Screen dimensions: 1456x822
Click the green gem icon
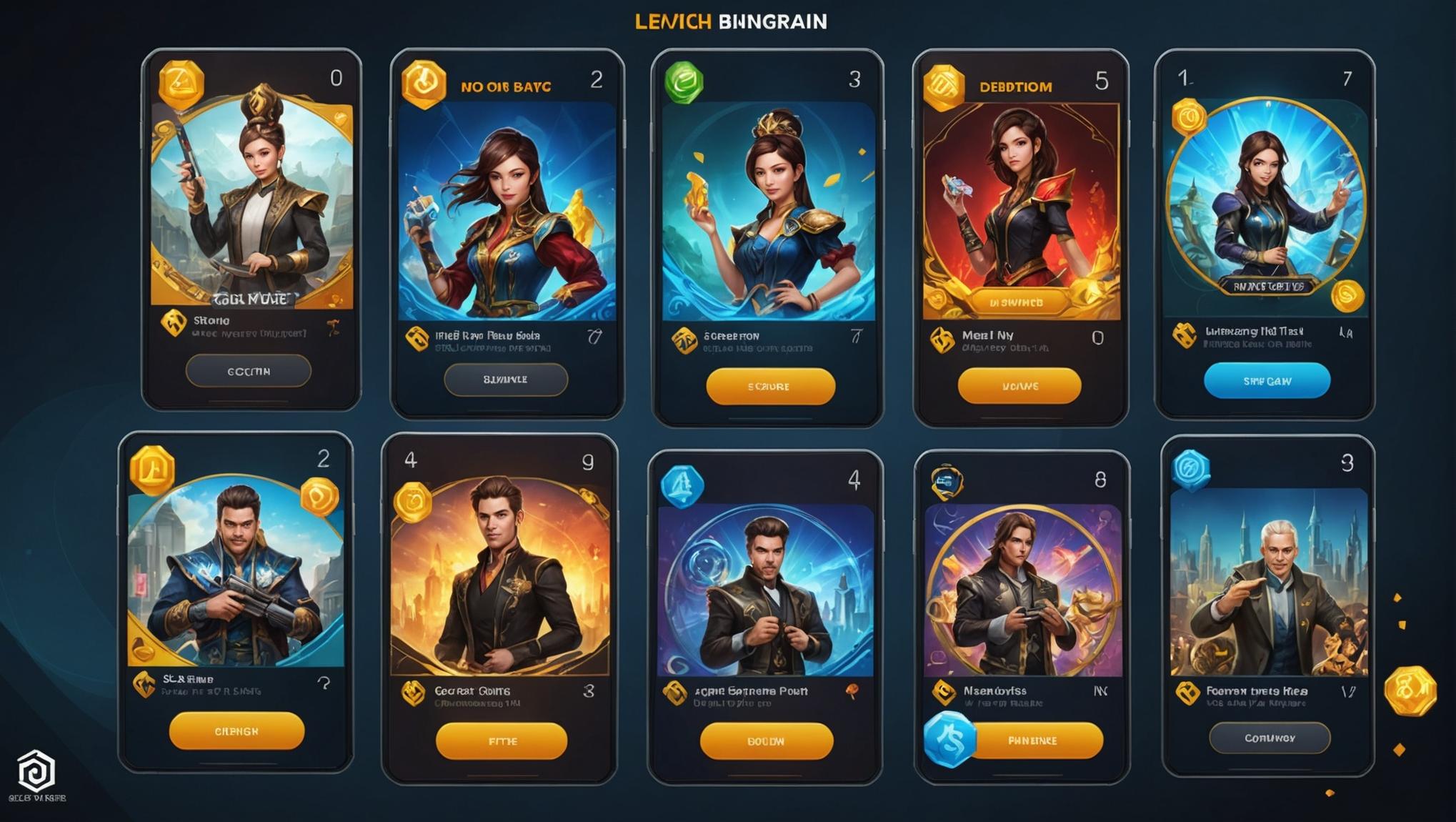click(x=684, y=82)
